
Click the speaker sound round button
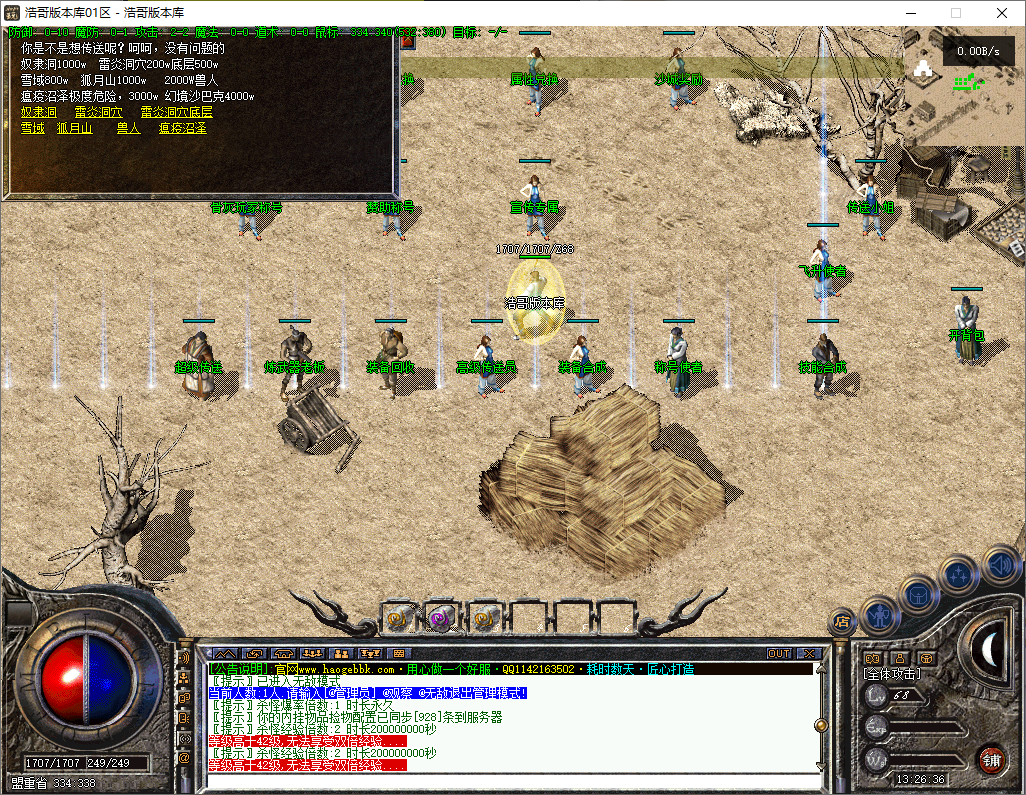(x=1000, y=565)
